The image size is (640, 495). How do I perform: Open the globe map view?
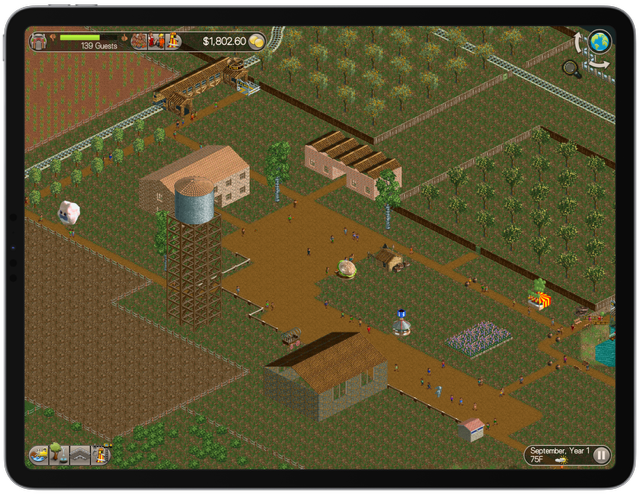[x=600, y=42]
